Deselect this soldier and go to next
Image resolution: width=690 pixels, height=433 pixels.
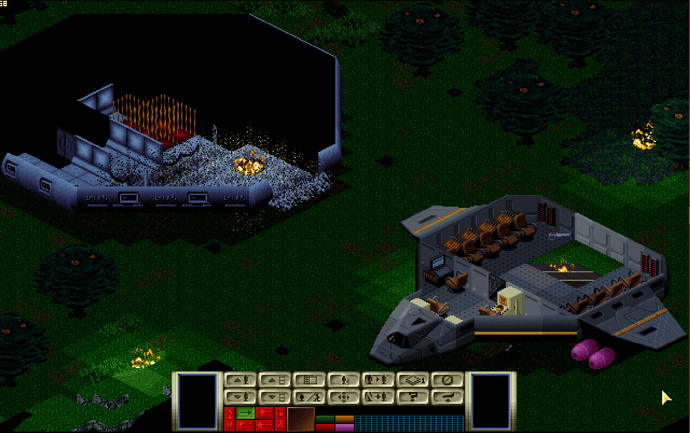[x=378, y=397]
